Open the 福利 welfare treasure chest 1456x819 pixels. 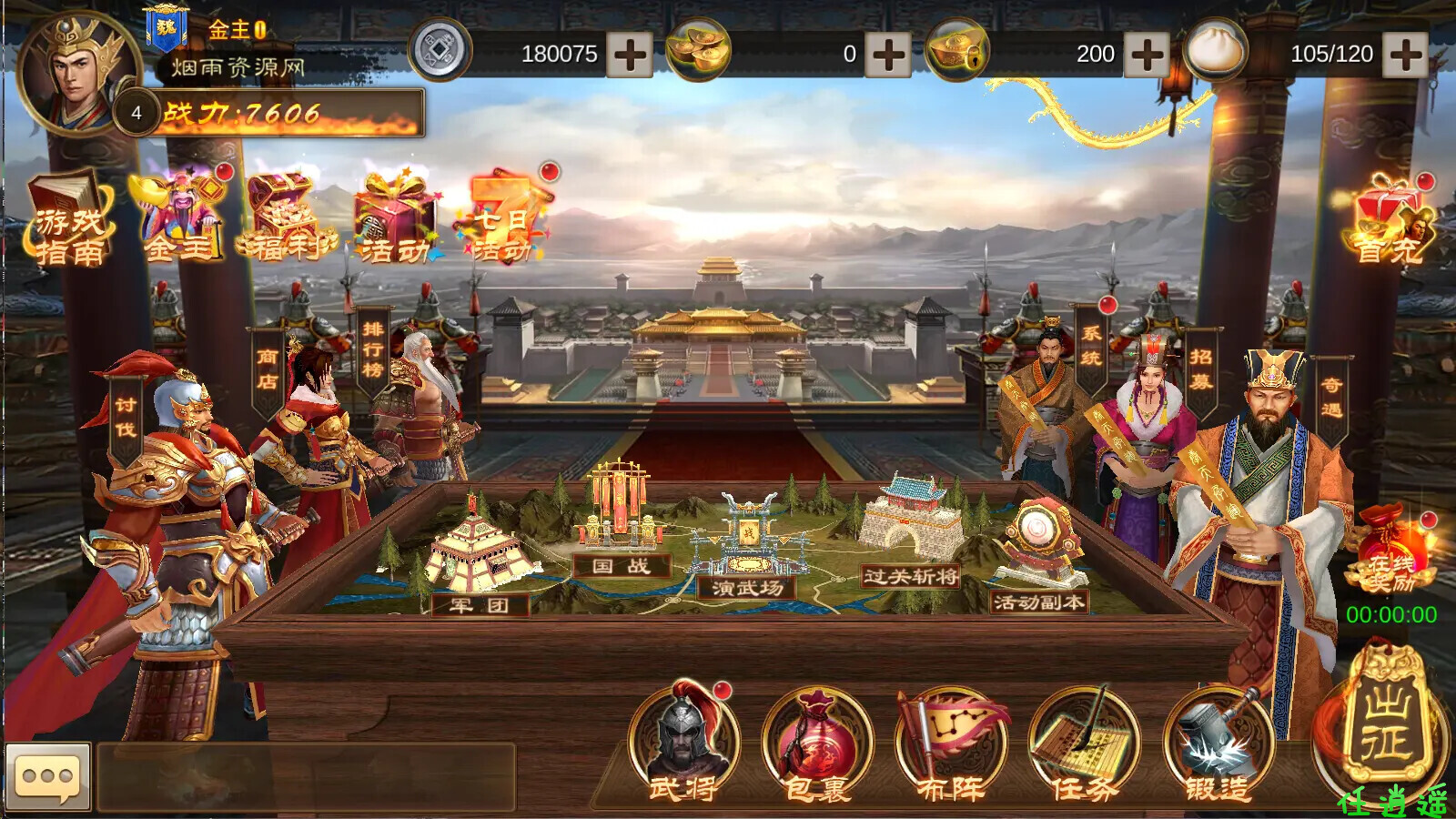point(286,218)
